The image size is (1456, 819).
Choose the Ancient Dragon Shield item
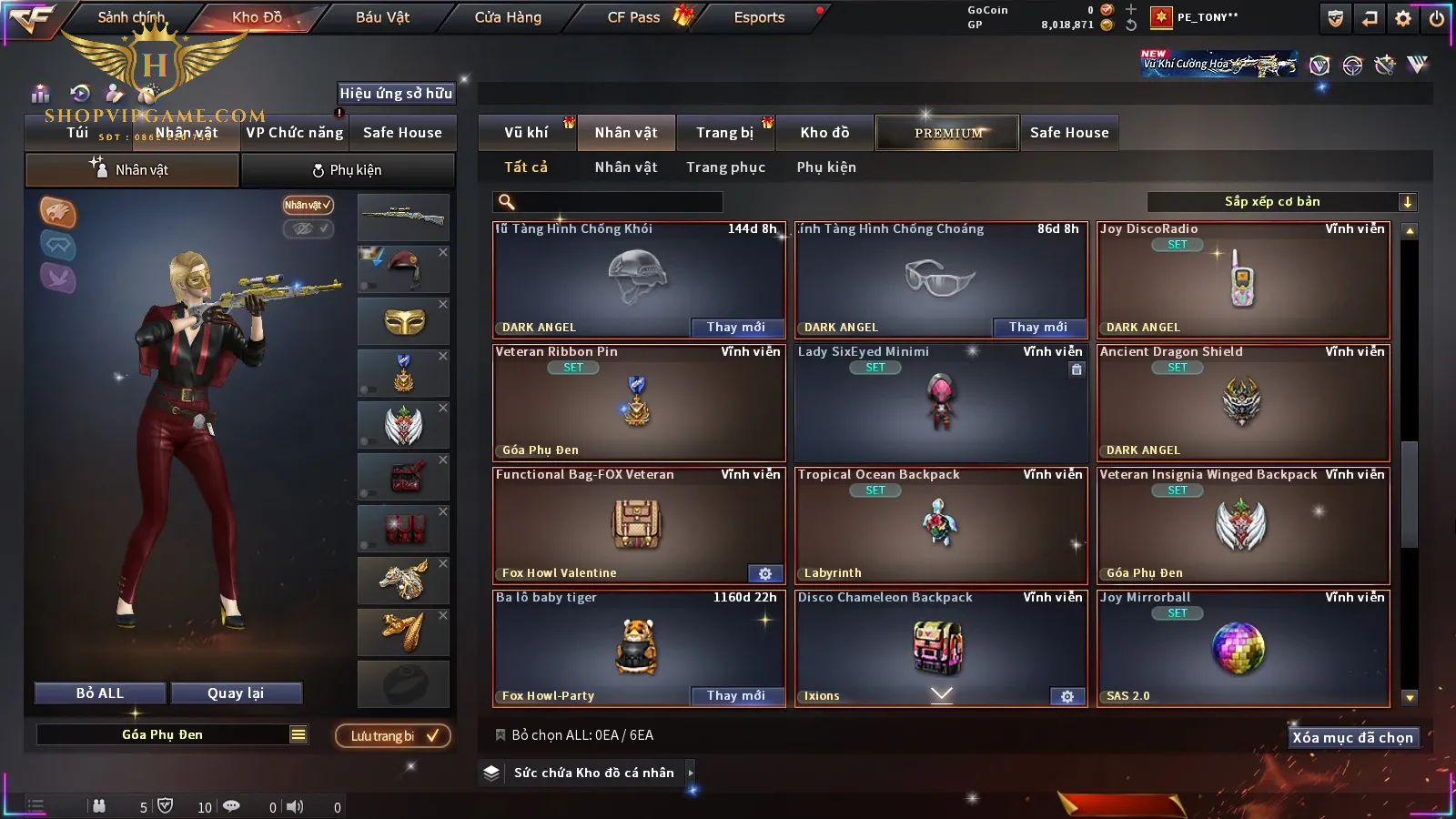pyautogui.click(x=1243, y=403)
